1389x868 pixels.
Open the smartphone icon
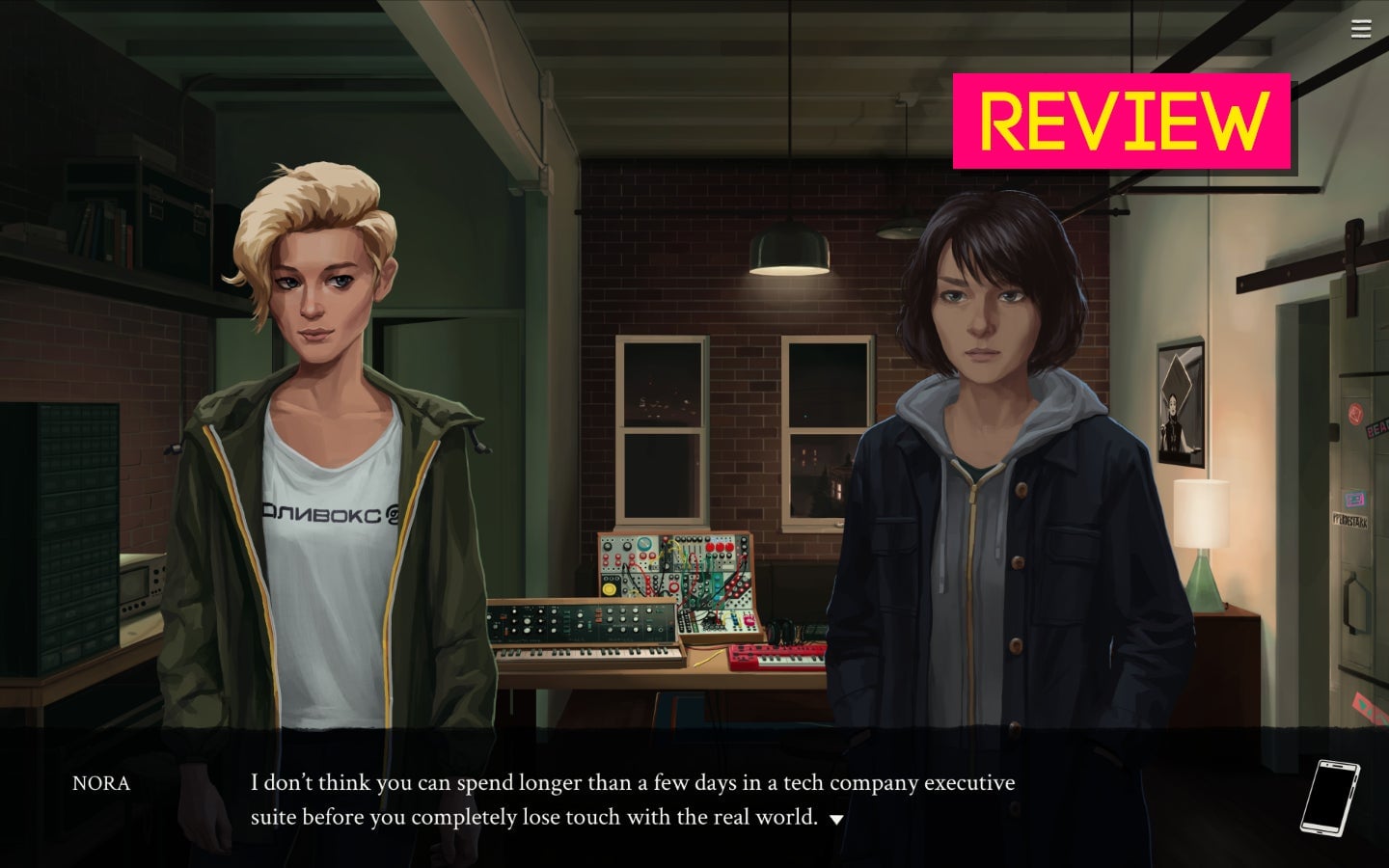tap(1329, 798)
